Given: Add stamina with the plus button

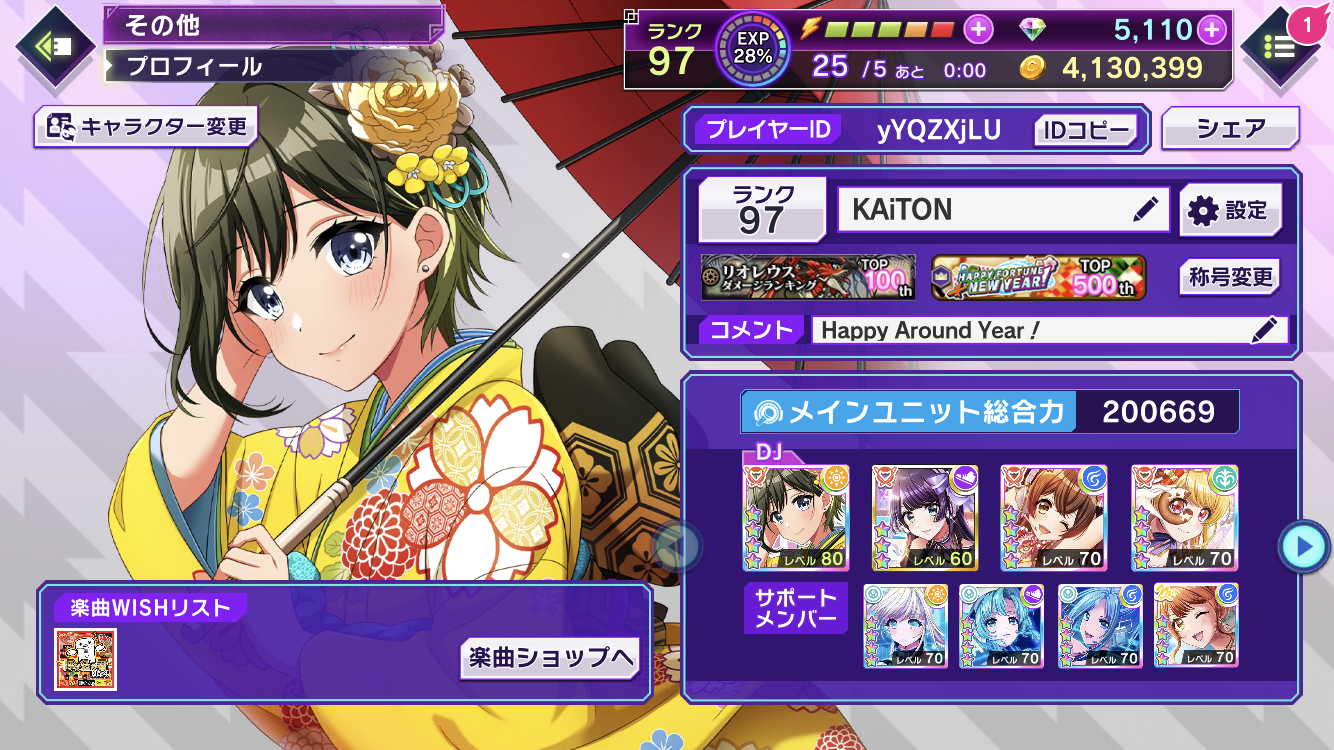Looking at the screenshot, I should (x=978, y=29).
